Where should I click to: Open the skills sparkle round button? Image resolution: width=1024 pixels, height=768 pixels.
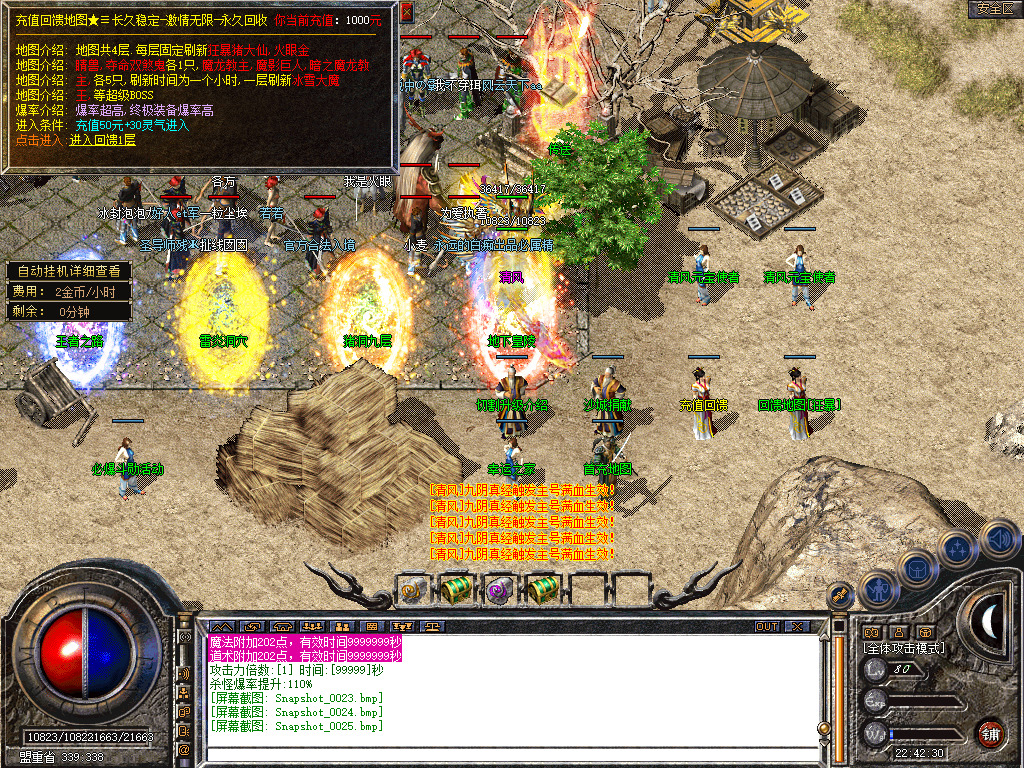point(958,550)
